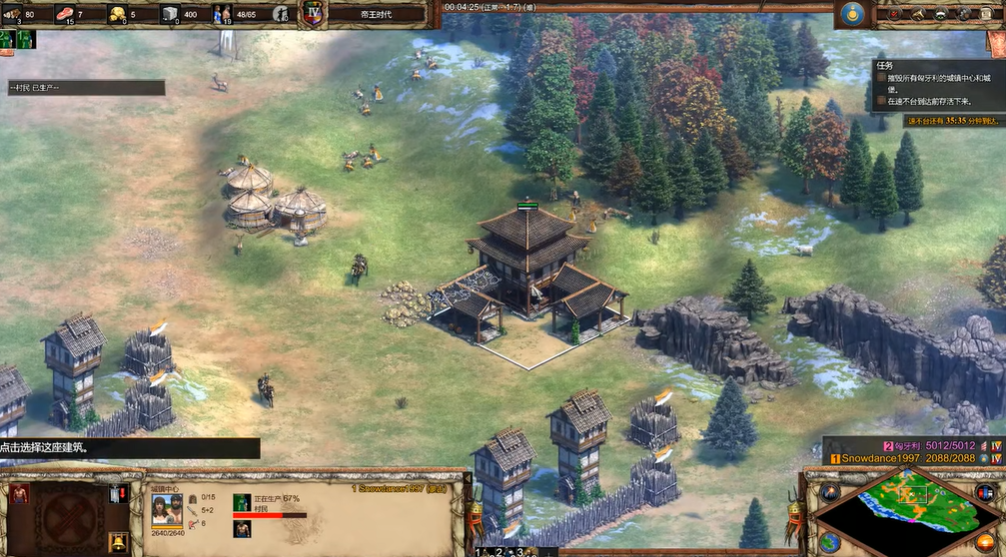
Task: Click the stone resource icon
Action: 170,13
